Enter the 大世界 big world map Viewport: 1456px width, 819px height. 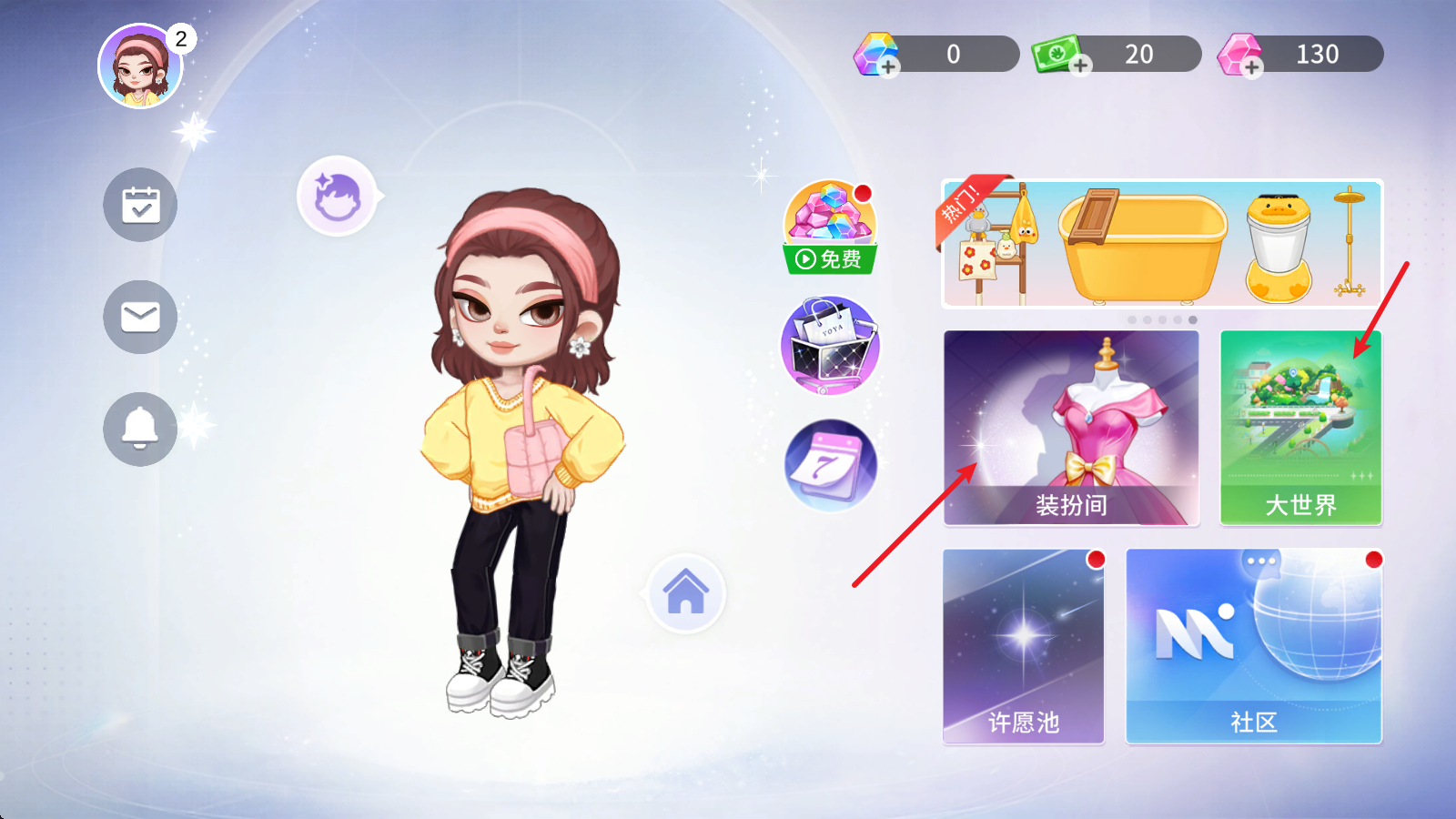1300,426
